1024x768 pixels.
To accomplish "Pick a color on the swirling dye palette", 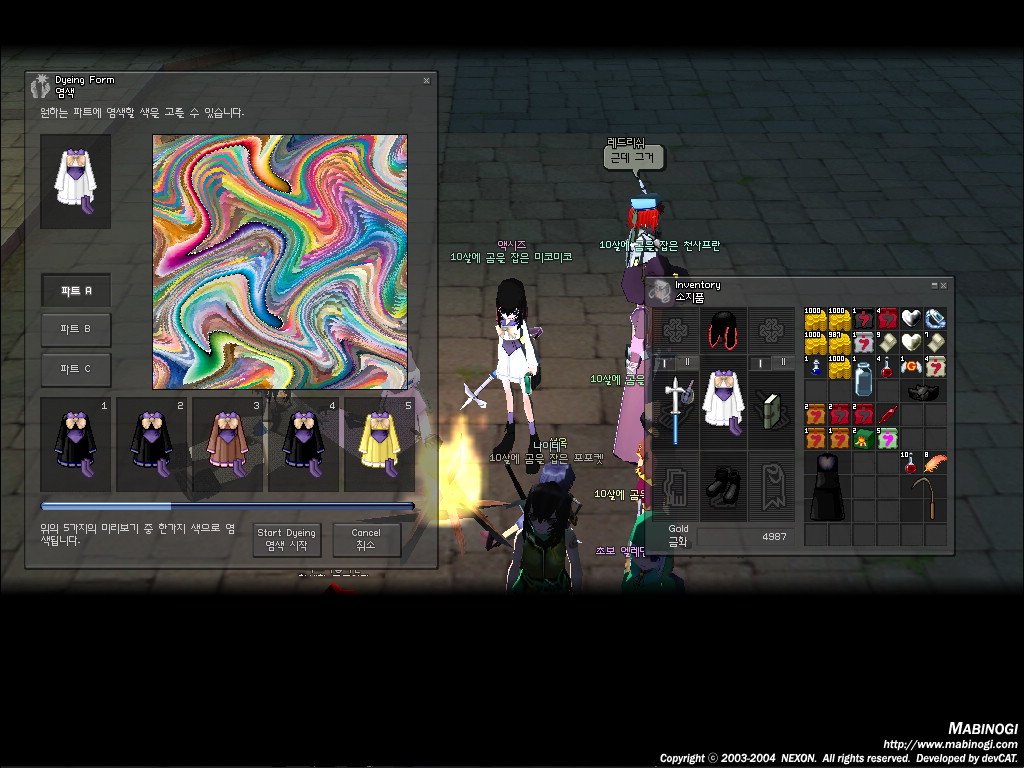I will [280, 262].
